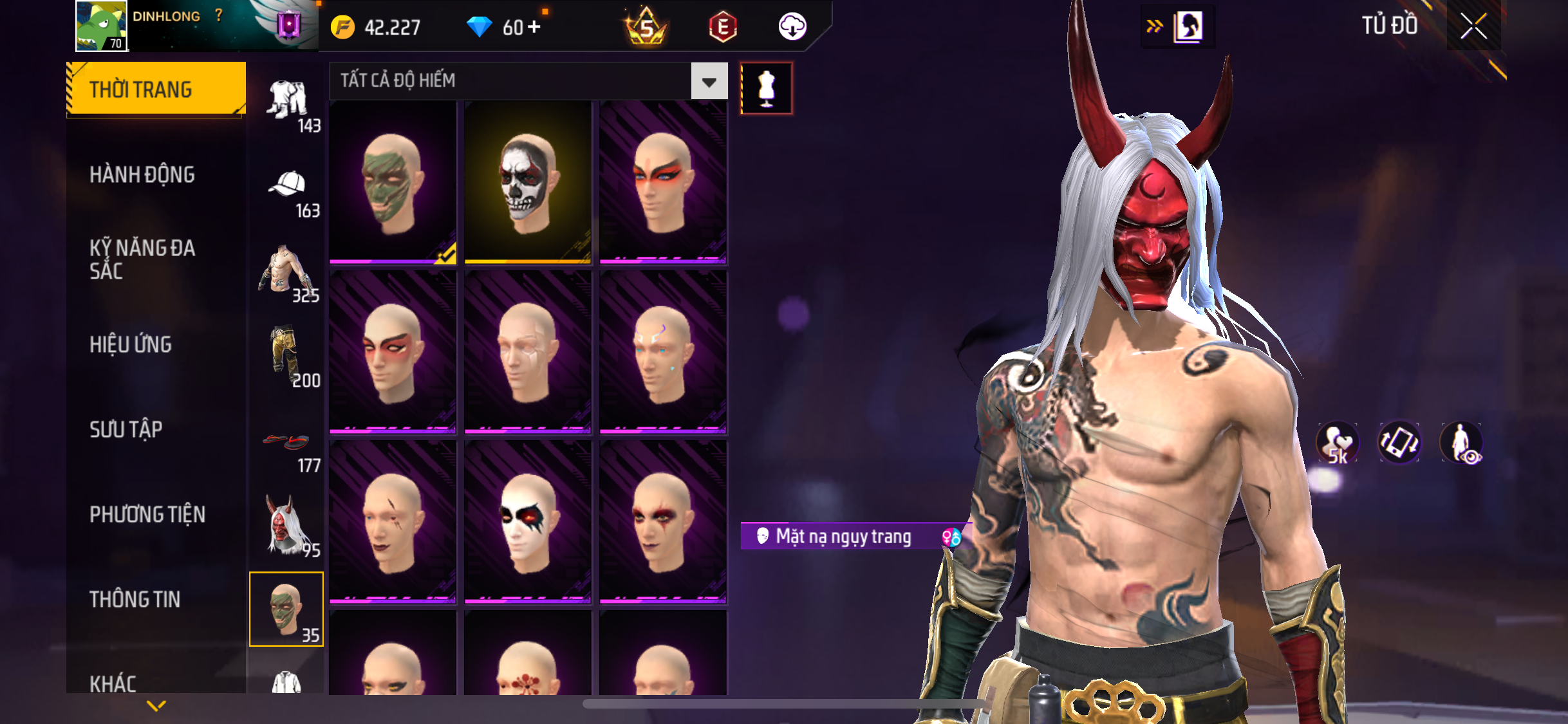The height and width of the screenshot is (724, 1568).
Task: Select the green camouflage face paint
Action: click(x=393, y=182)
